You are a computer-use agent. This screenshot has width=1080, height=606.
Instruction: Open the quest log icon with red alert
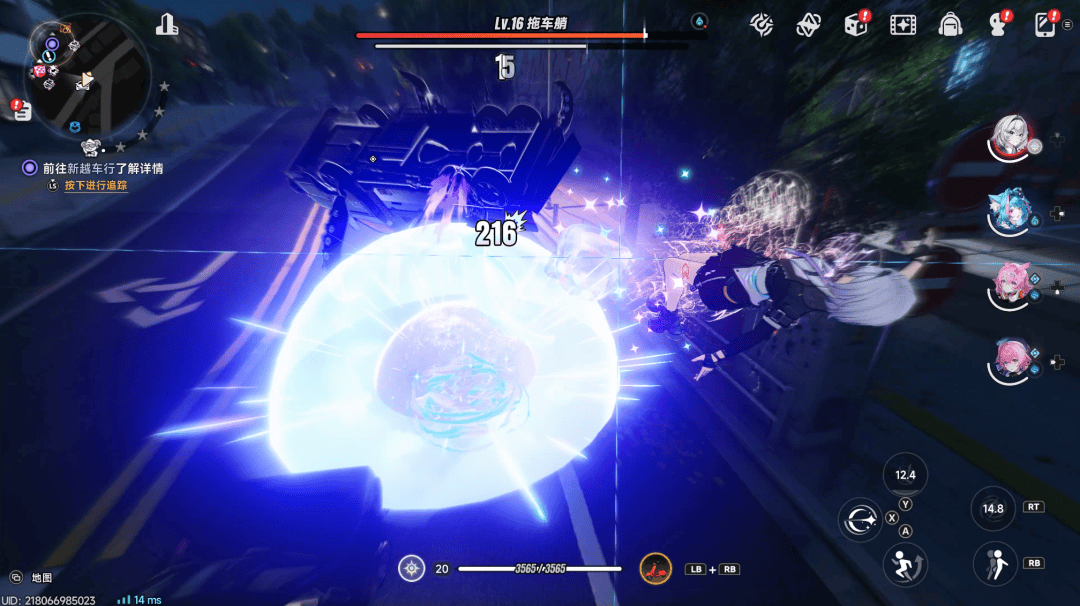(x=22, y=110)
